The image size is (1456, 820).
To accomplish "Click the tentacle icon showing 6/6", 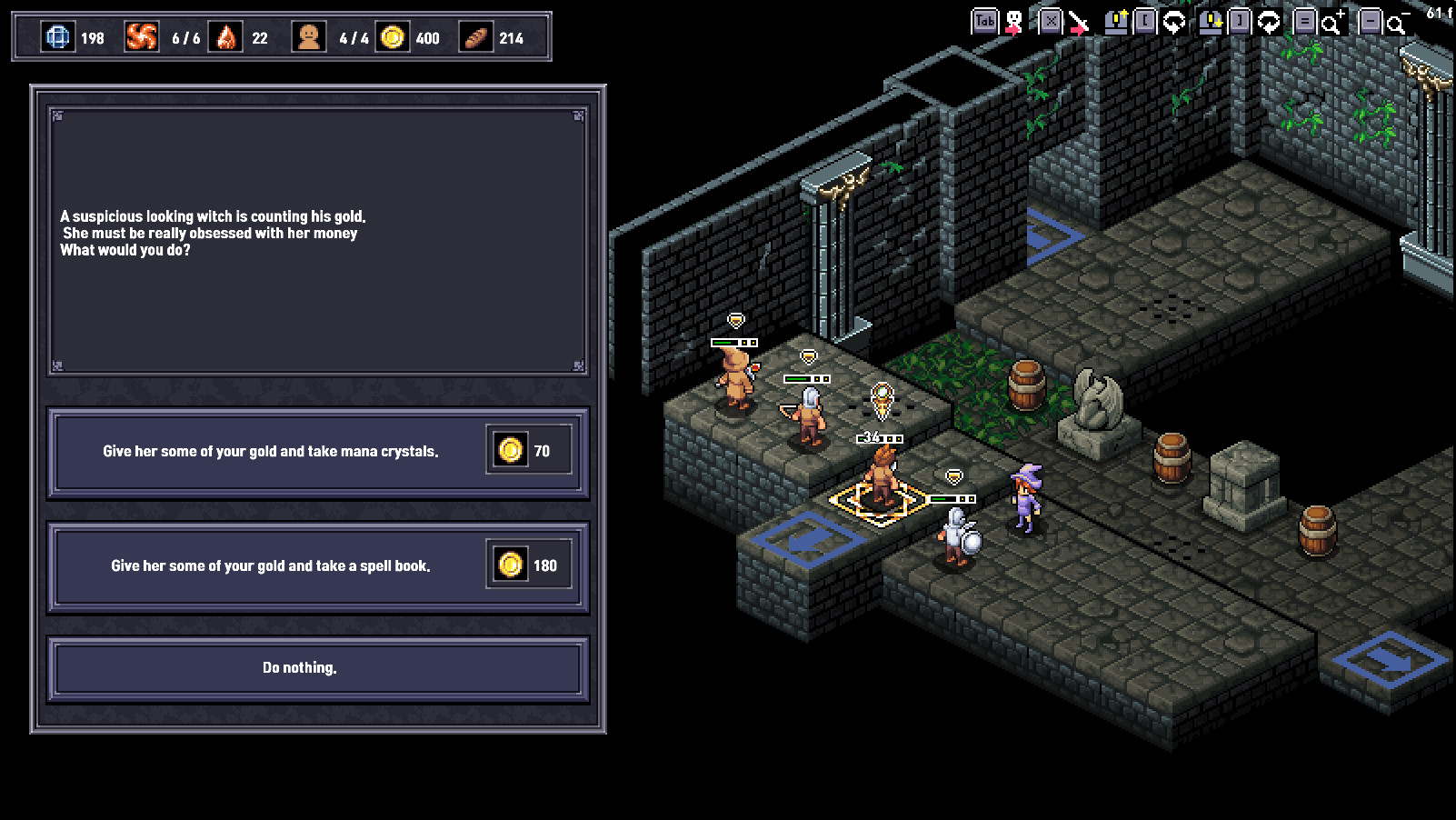I will 143,38.
